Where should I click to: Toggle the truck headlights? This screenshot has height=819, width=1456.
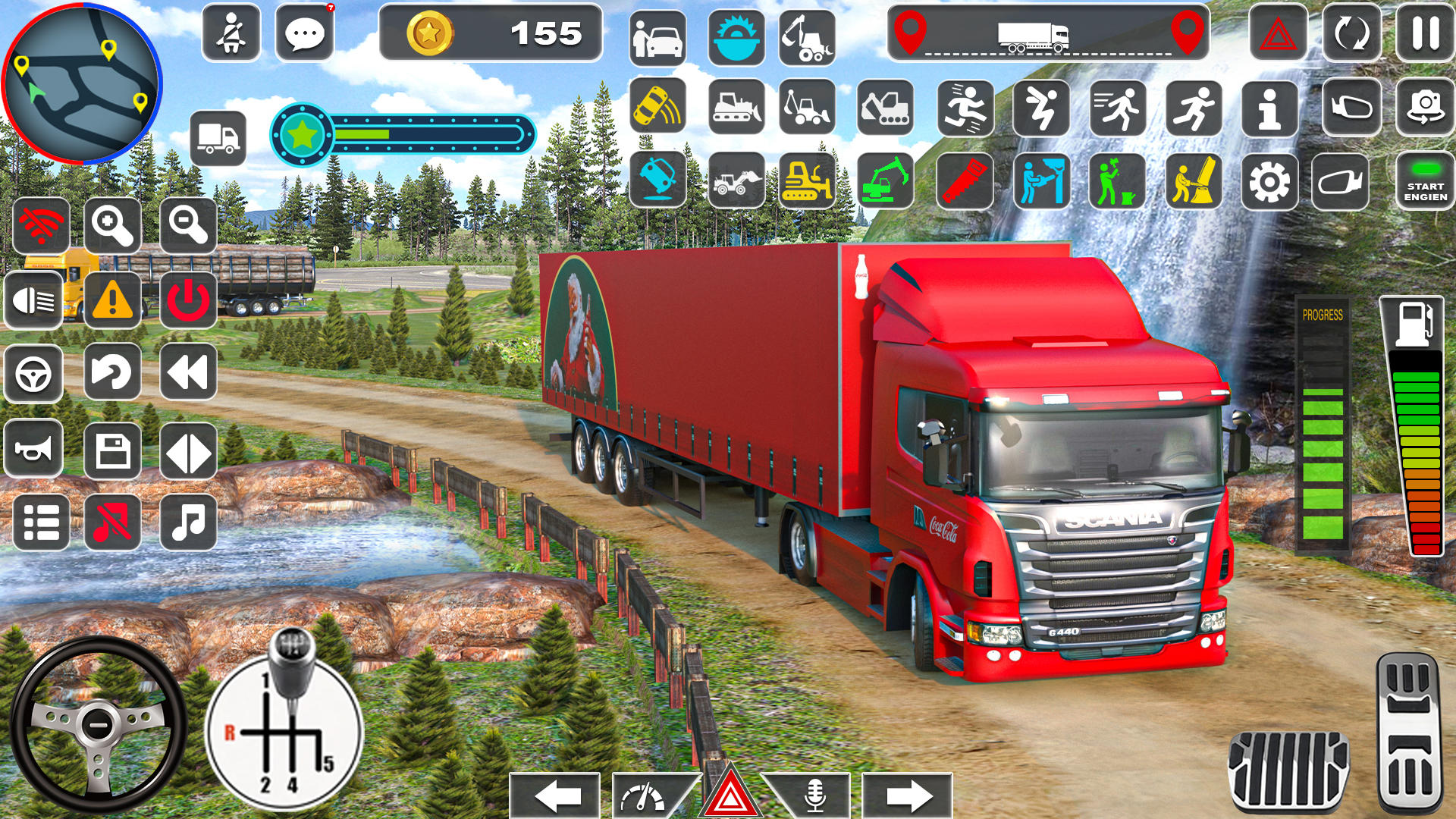[x=33, y=300]
